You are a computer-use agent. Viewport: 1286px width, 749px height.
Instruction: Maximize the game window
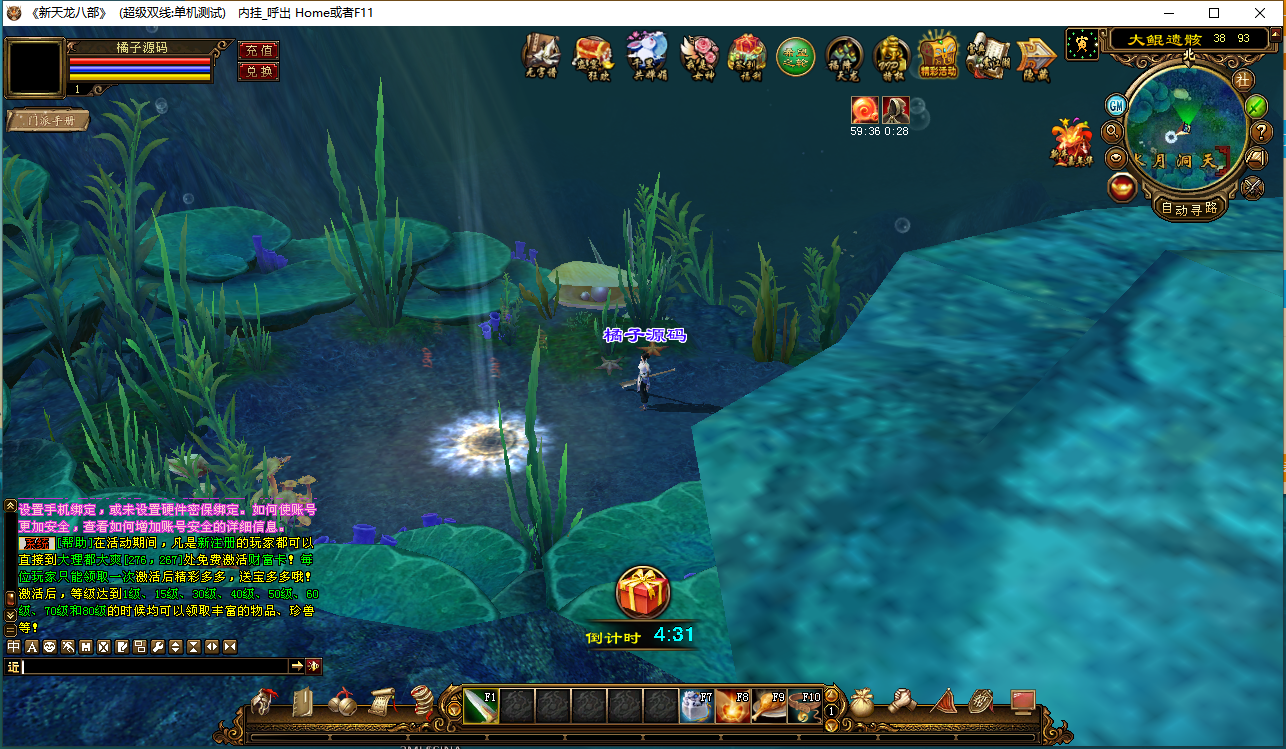point(1214,13)
